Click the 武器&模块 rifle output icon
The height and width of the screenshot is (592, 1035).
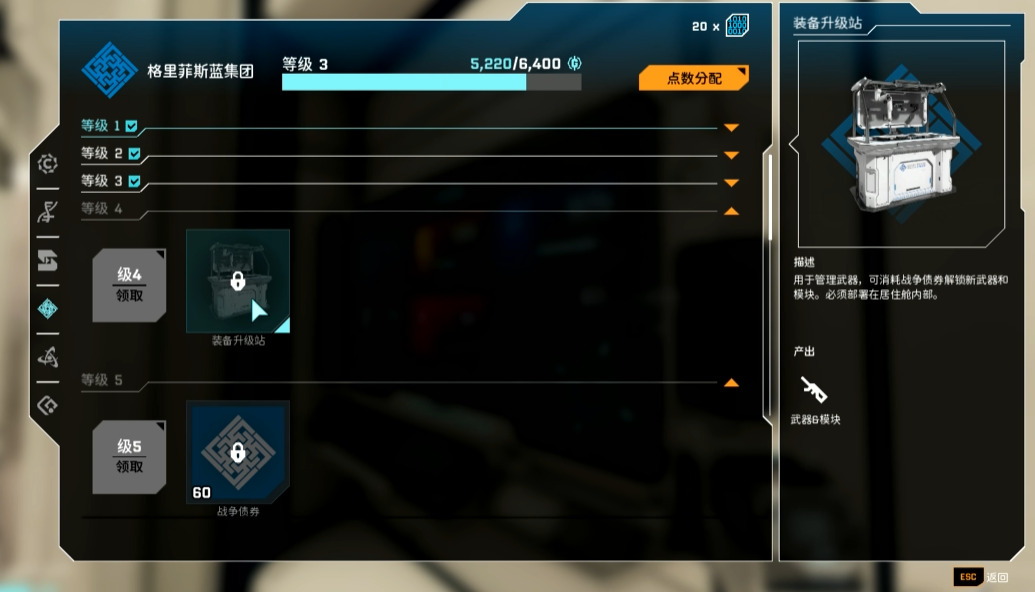point(814,391)
